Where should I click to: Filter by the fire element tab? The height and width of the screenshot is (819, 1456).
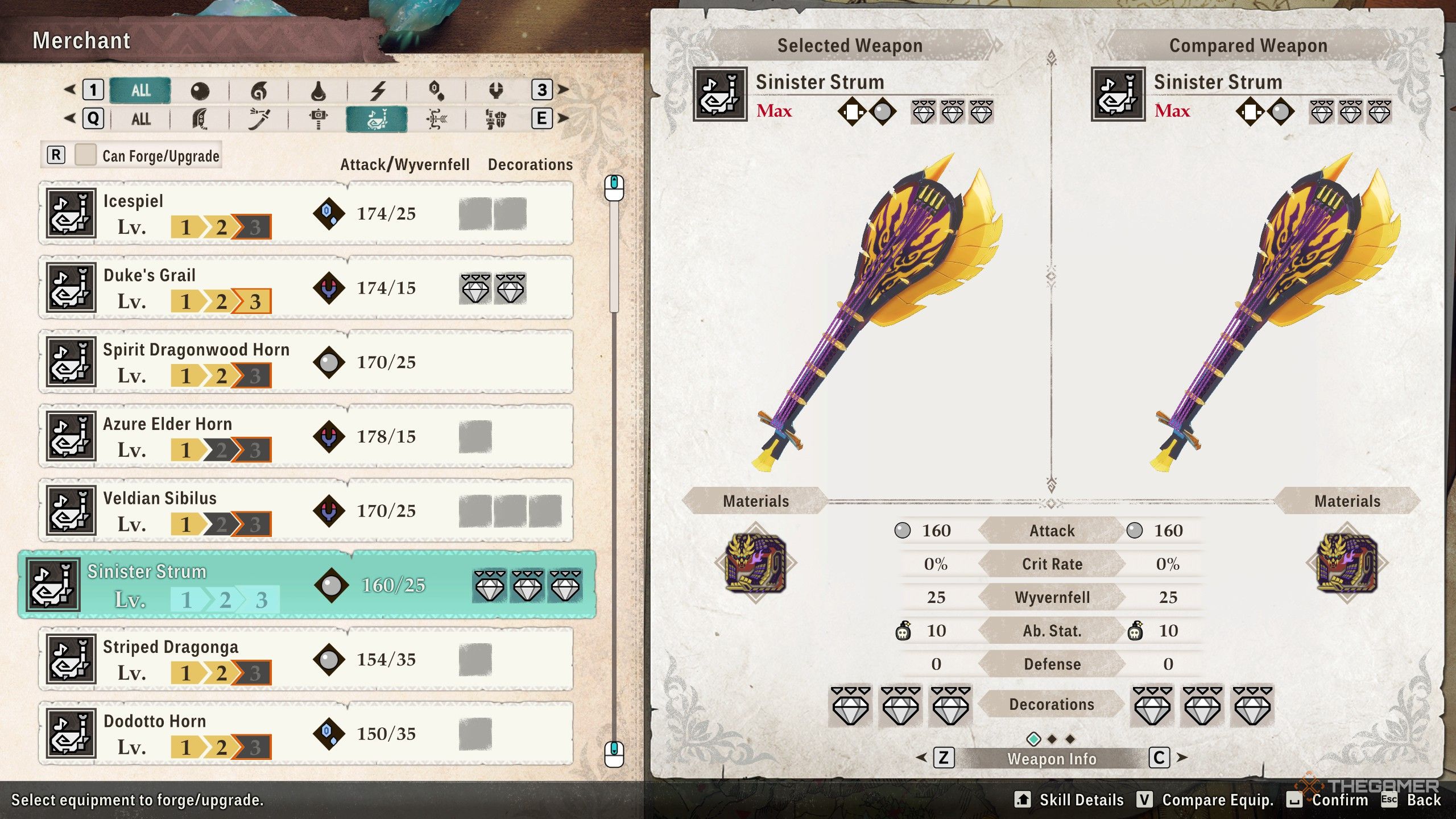coord(259,90)
